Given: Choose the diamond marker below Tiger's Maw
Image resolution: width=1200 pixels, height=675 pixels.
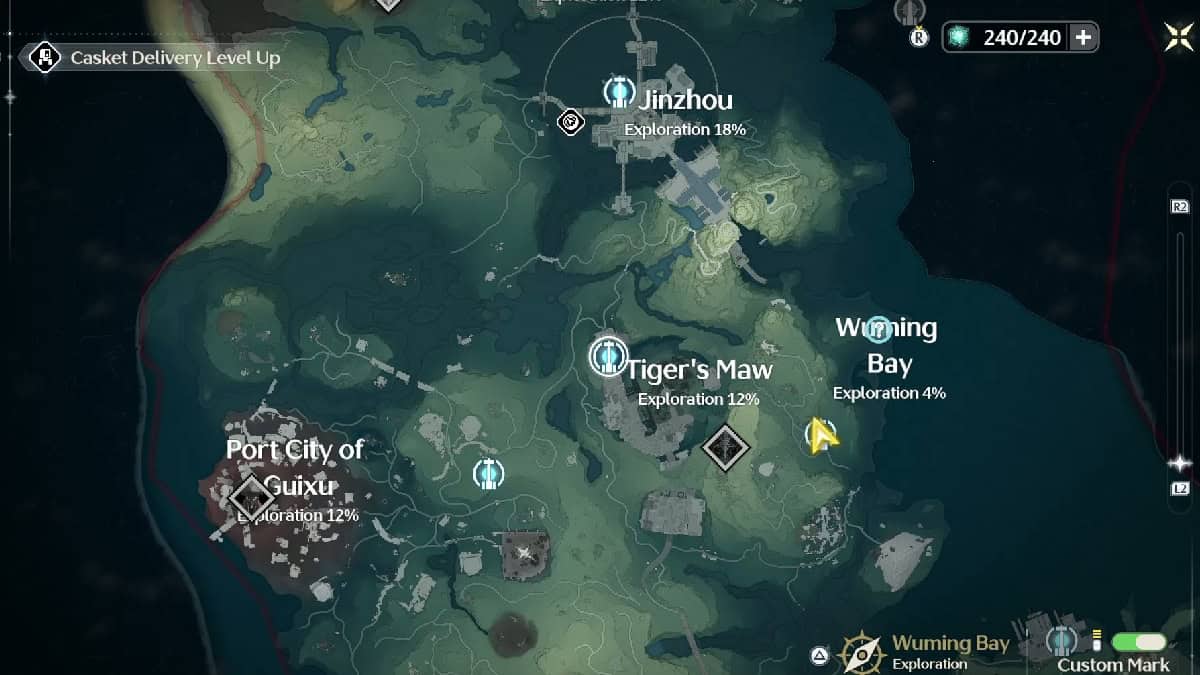Looking at the screenshot, I should (x=726, y=446).
